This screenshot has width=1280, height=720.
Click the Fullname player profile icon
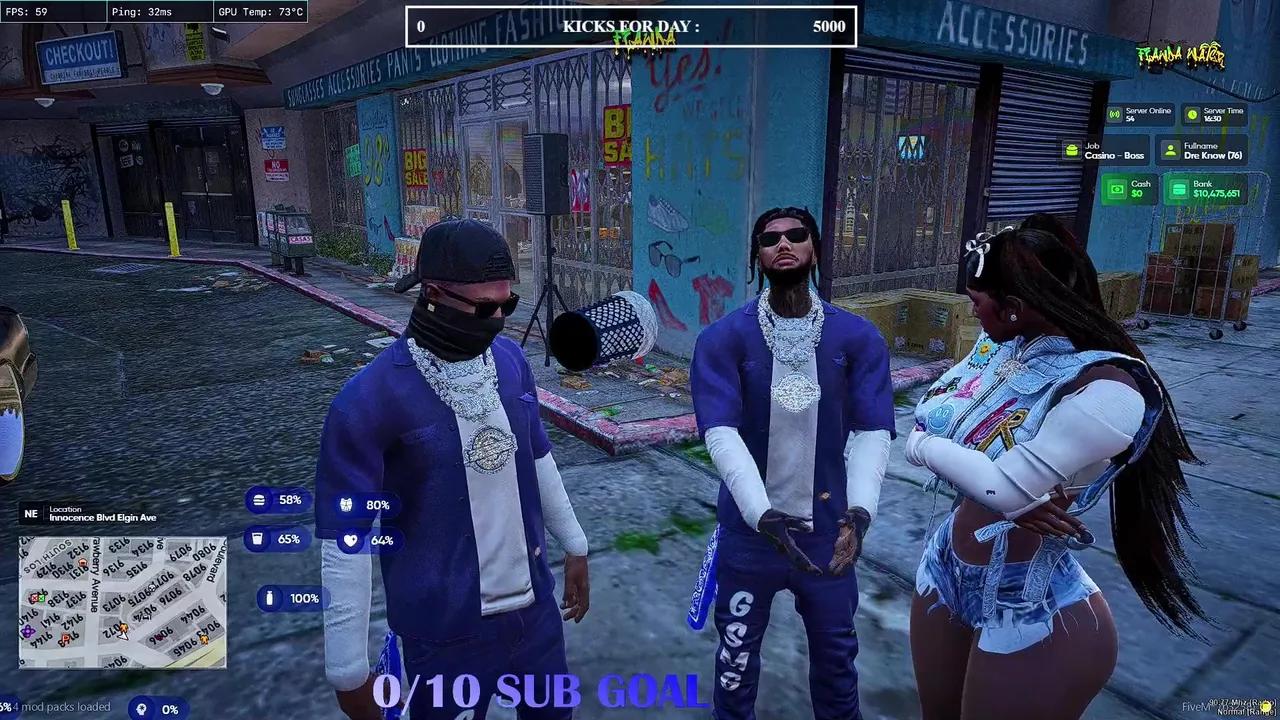tap(1170, 150)
